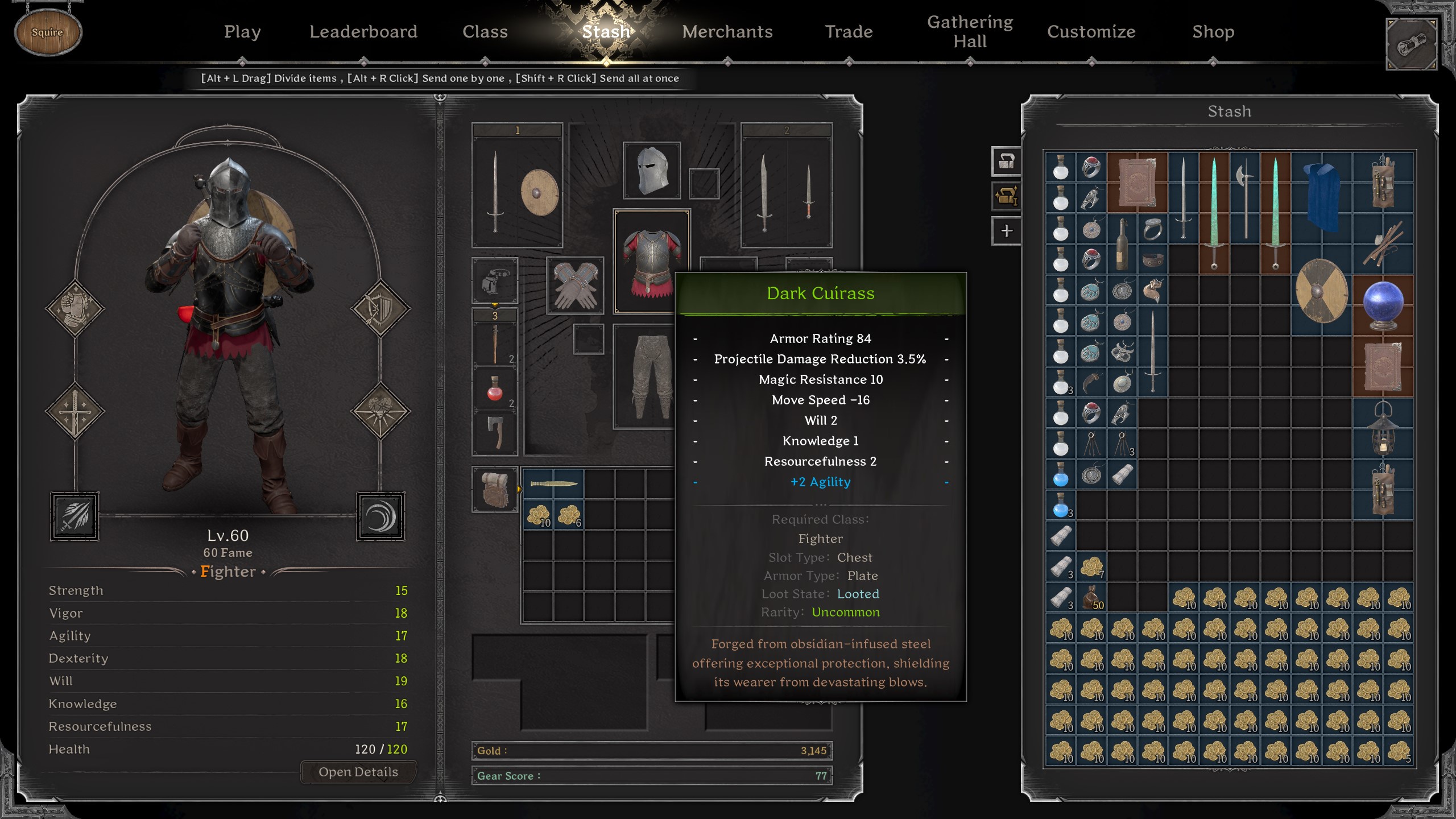Screen dimensions: 1456x819
Task: Visit the Gathering Hall tab
Action: pyautogui.click(x=970, y=32)
